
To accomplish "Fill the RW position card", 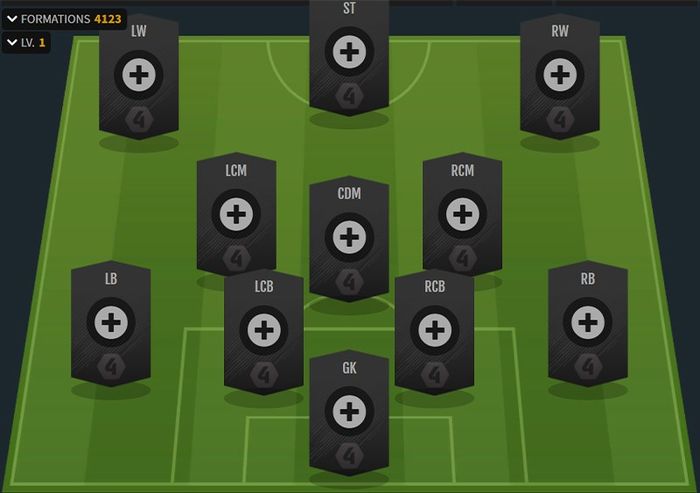I will 560,74.
